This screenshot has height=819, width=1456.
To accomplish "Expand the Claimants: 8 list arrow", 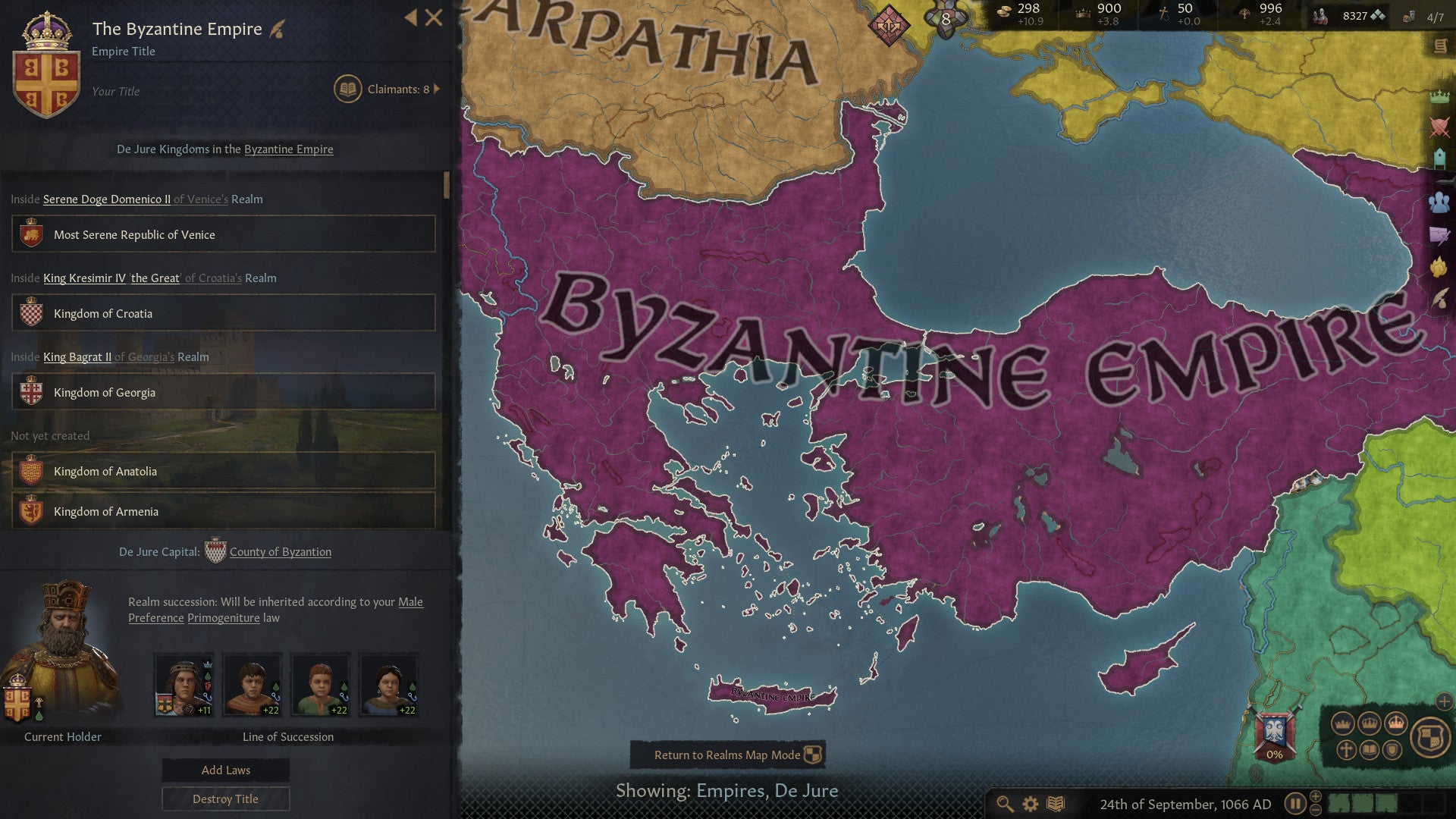I will tap(436, 89).
